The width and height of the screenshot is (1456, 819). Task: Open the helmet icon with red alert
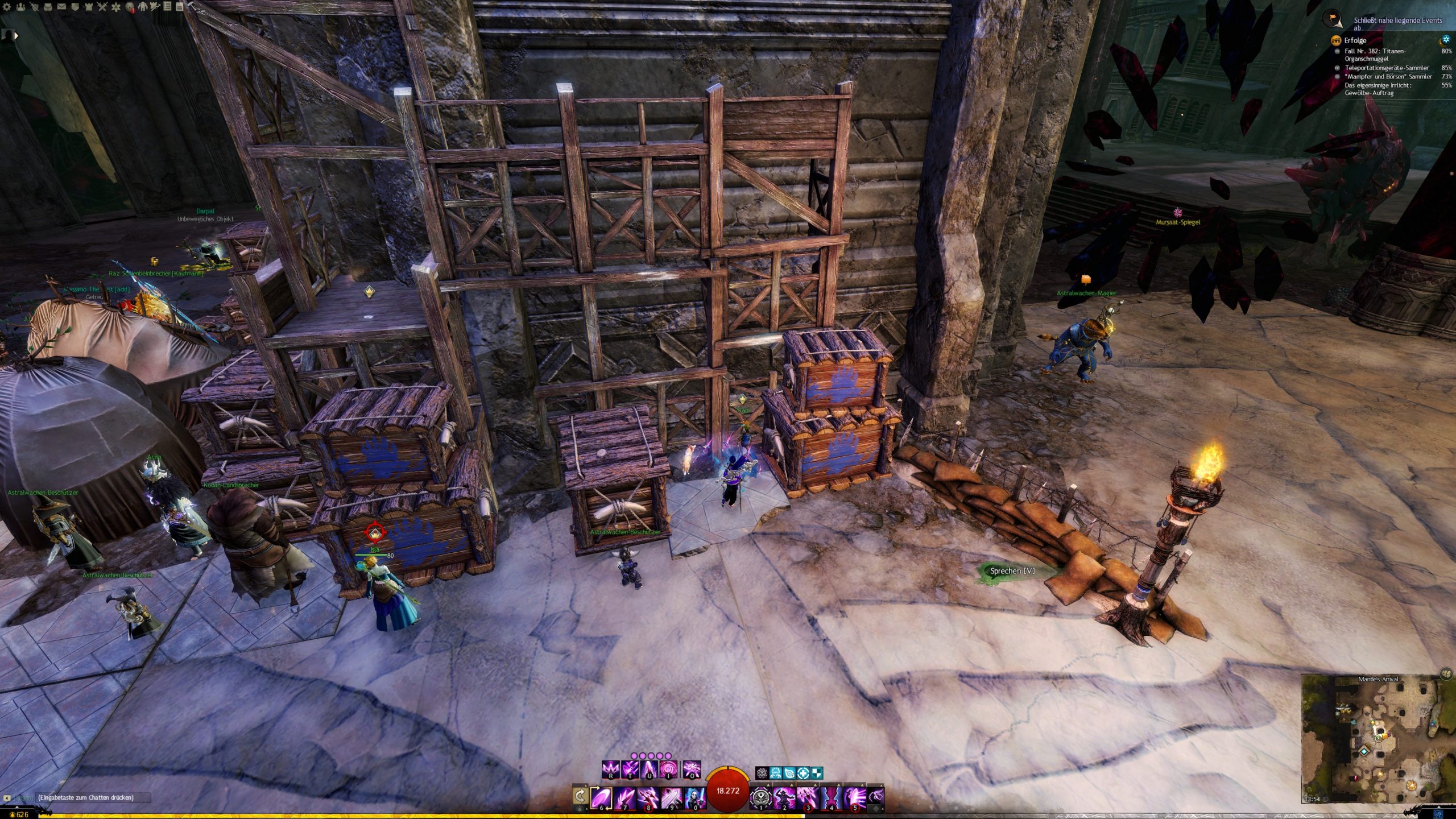click(x=130, y=7)
